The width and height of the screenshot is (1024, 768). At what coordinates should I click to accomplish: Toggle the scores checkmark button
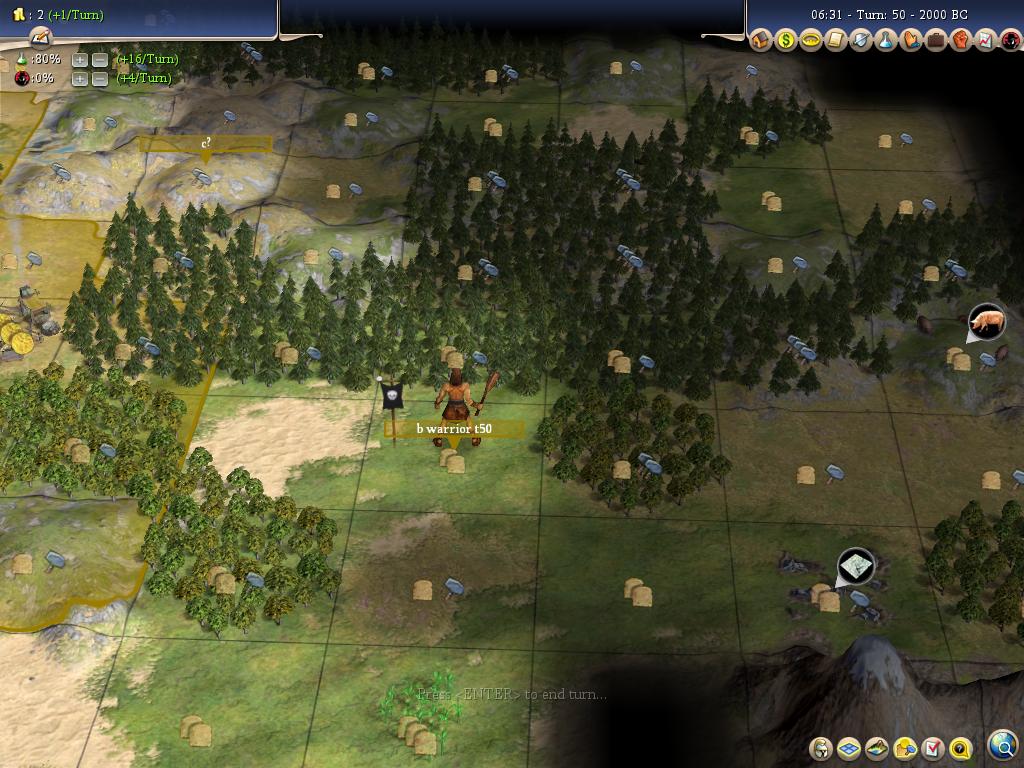coord(933,748)
